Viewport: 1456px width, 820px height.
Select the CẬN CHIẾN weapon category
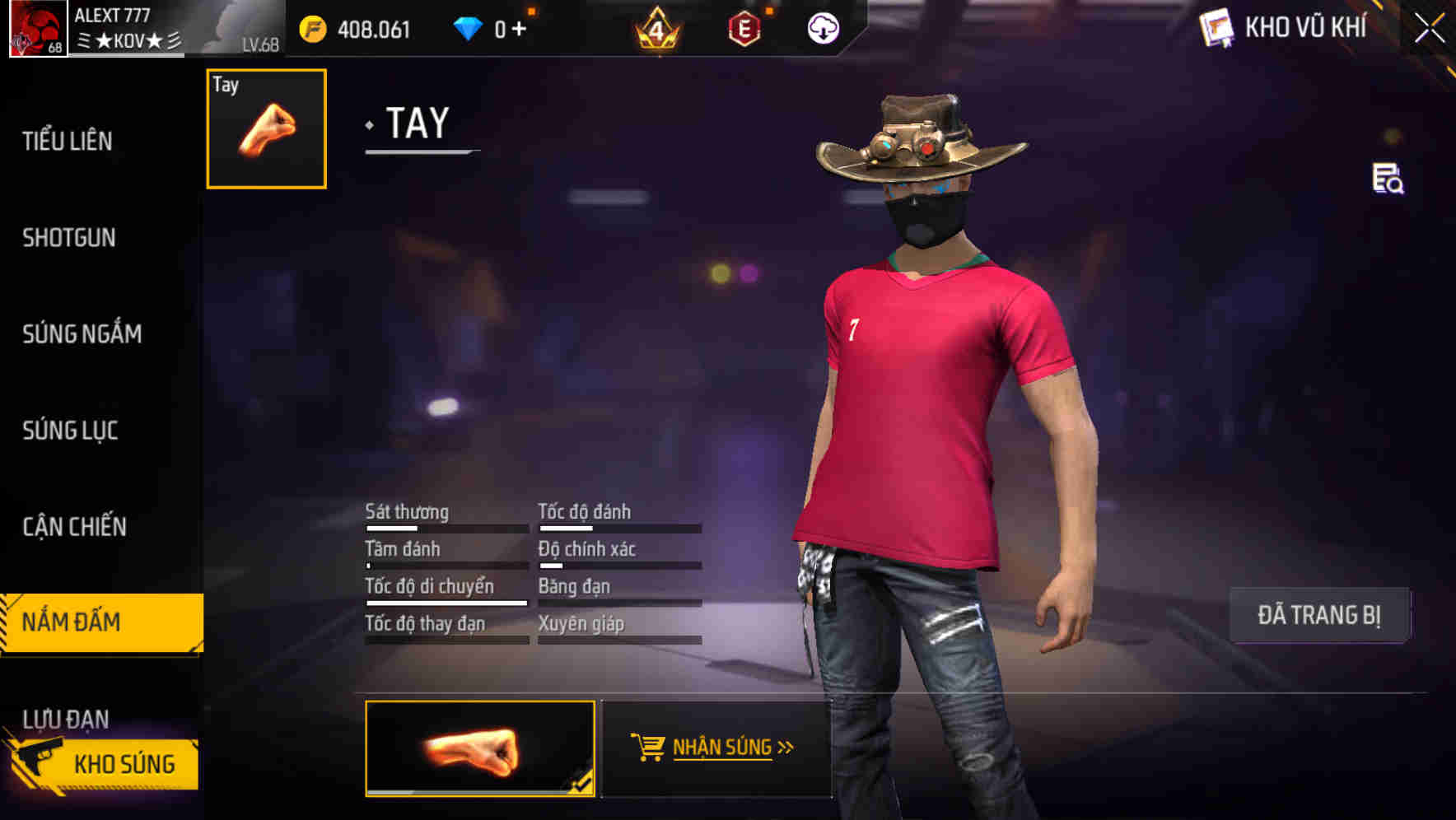(73, 526)
